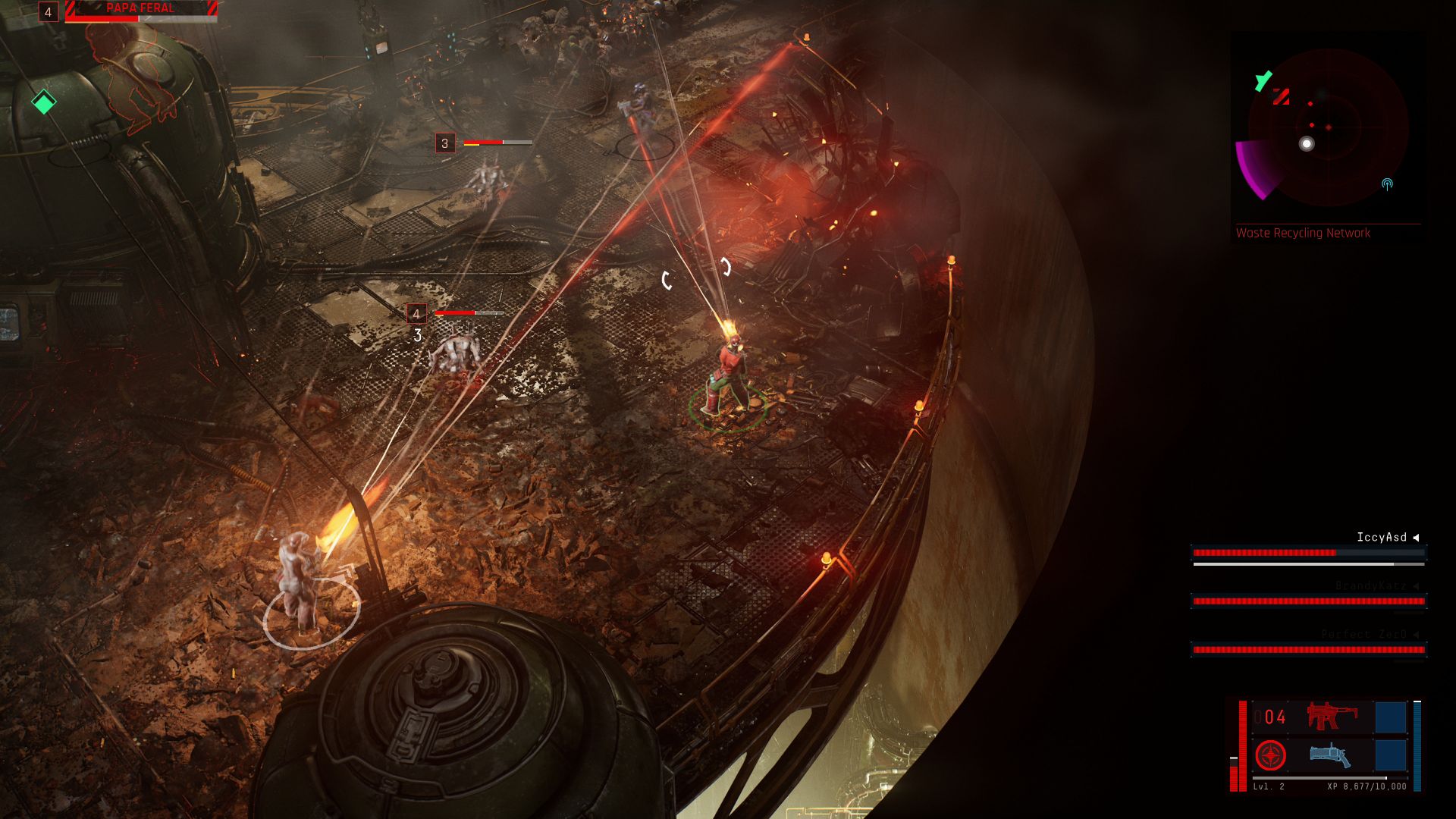Select party member BrandyKatz's name
Image resolution: width=1456 pixels, height=819 pixels.
click(1370, 586)
